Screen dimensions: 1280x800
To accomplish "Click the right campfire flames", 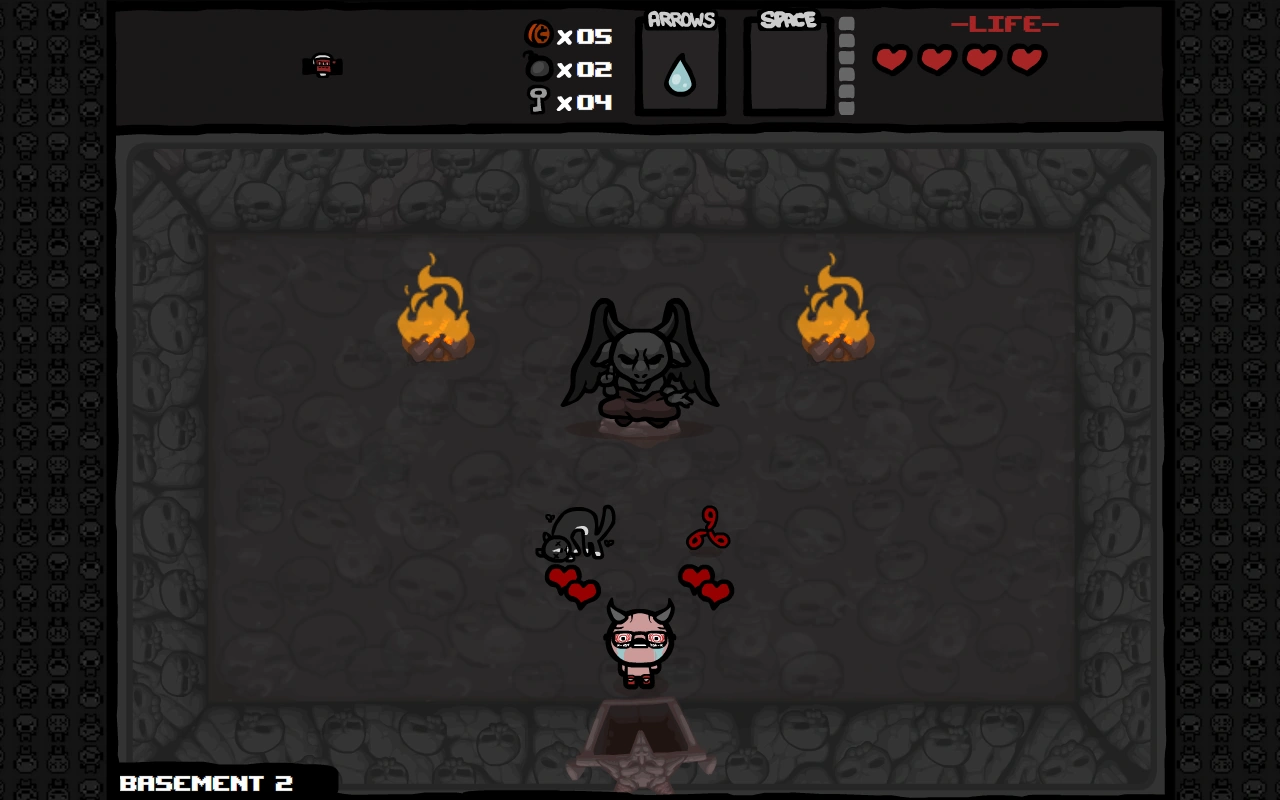I will [835, 308].
